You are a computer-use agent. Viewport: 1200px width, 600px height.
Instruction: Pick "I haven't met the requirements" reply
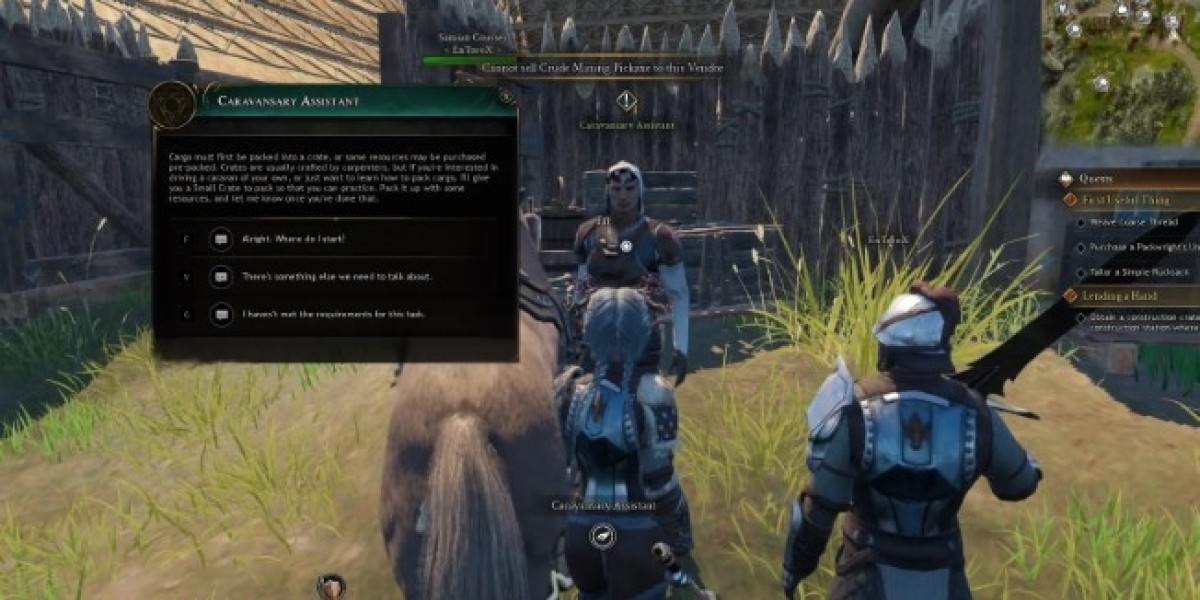pos(333,314)
